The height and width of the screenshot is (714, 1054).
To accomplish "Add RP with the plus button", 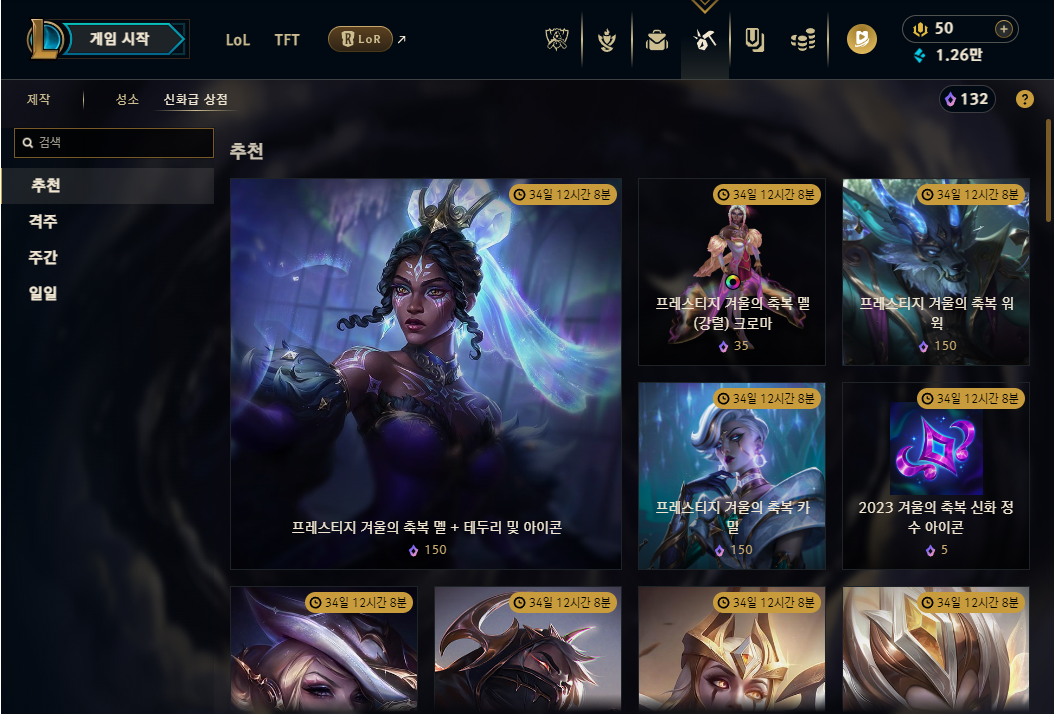I will [1003, 29].
